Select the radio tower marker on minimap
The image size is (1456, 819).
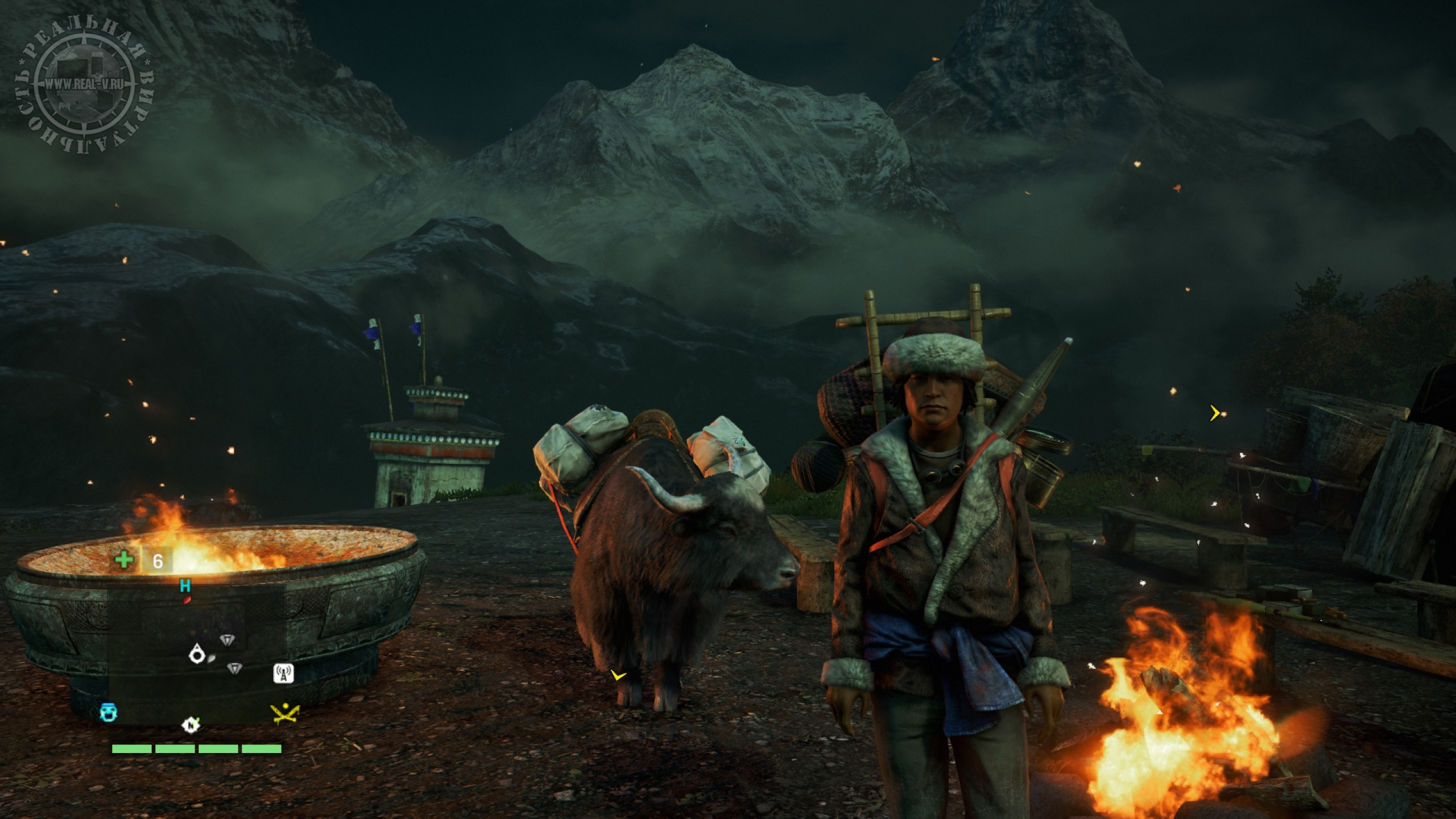(284, 673)
